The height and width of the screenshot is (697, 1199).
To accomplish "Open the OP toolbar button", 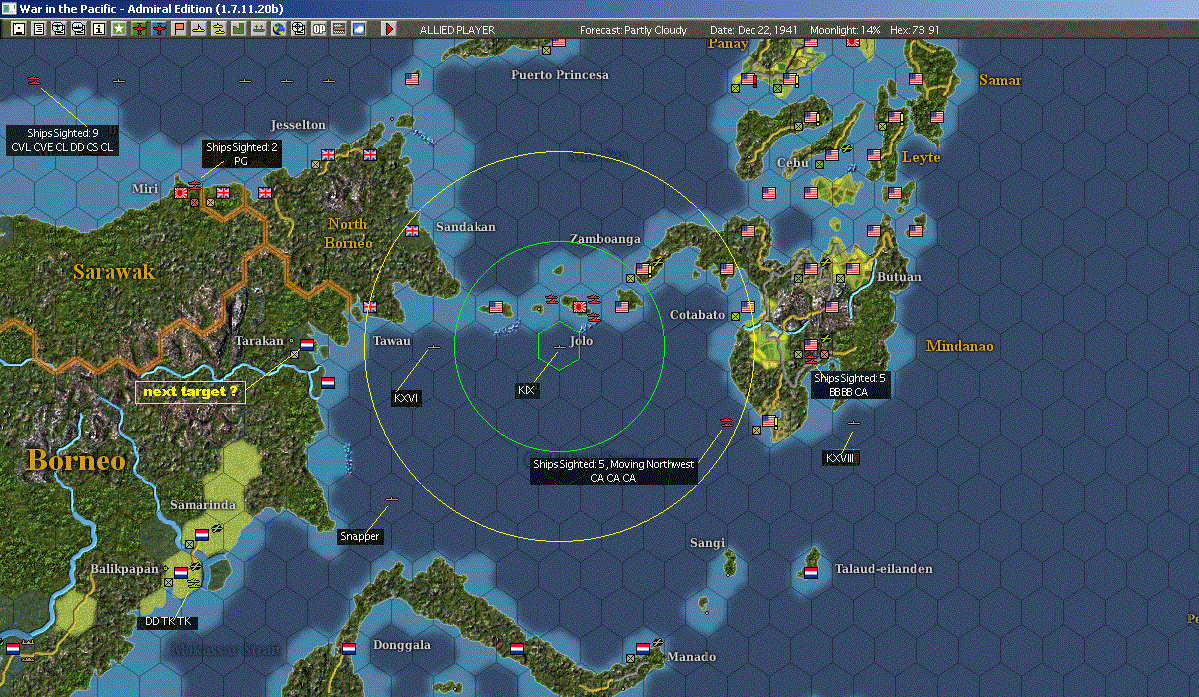I will tap(318, 29).
